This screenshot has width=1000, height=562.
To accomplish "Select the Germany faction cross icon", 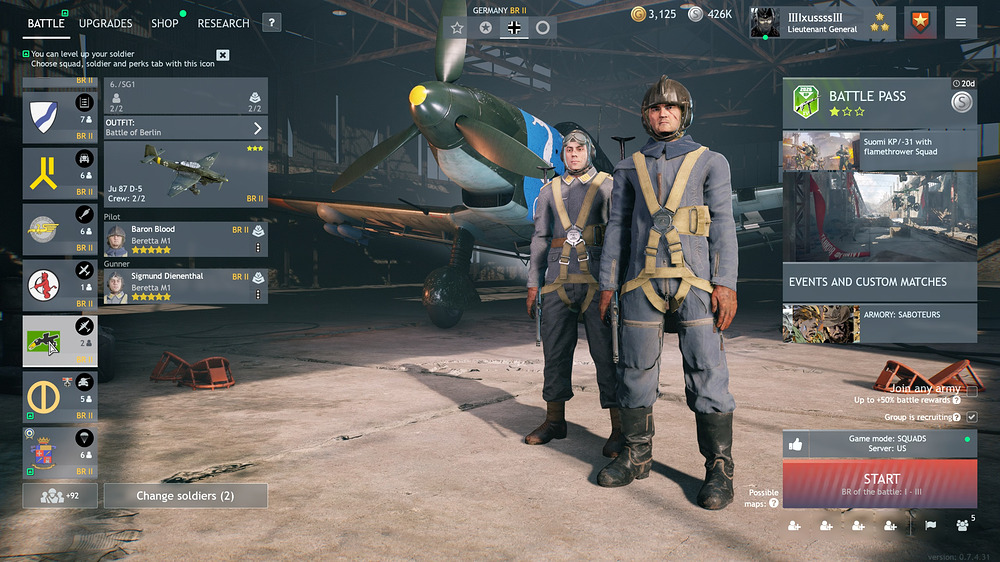I will pos(514,28).
